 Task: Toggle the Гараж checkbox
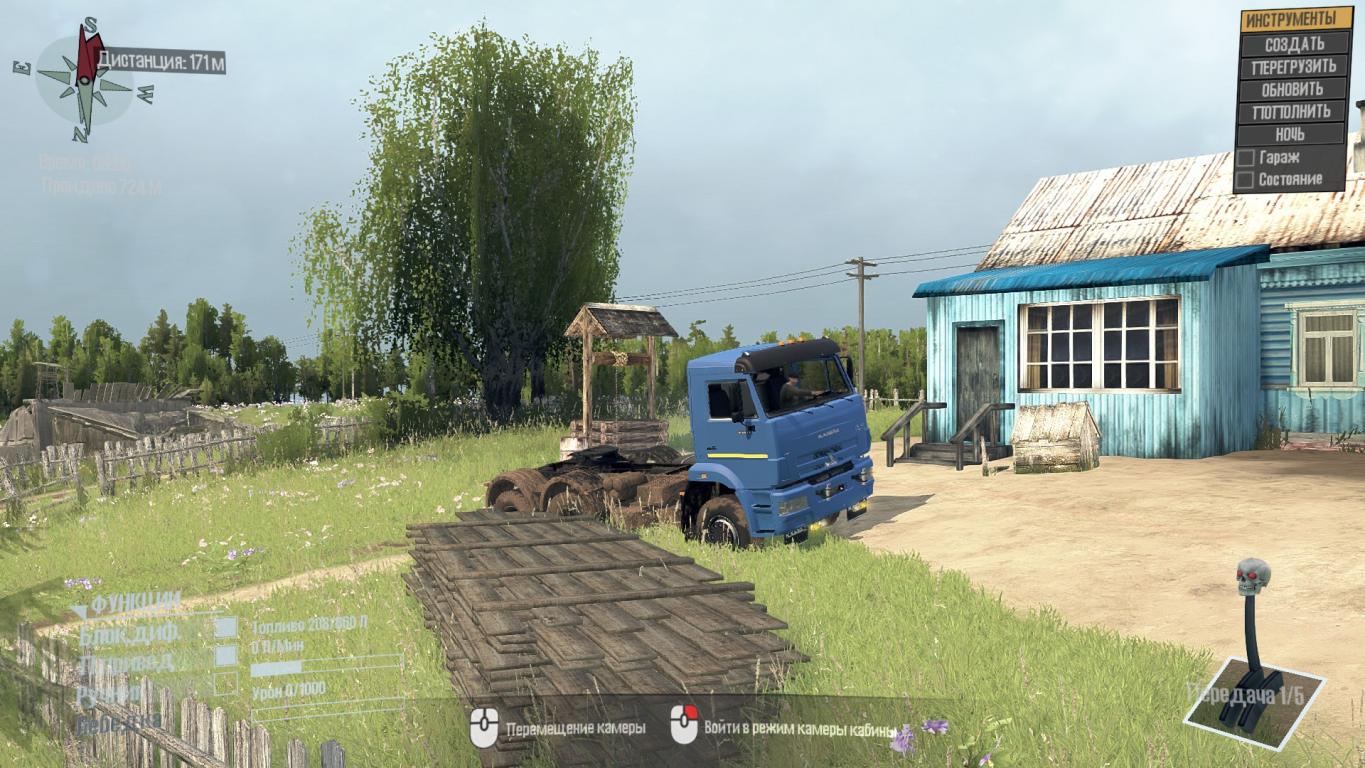1246,158
